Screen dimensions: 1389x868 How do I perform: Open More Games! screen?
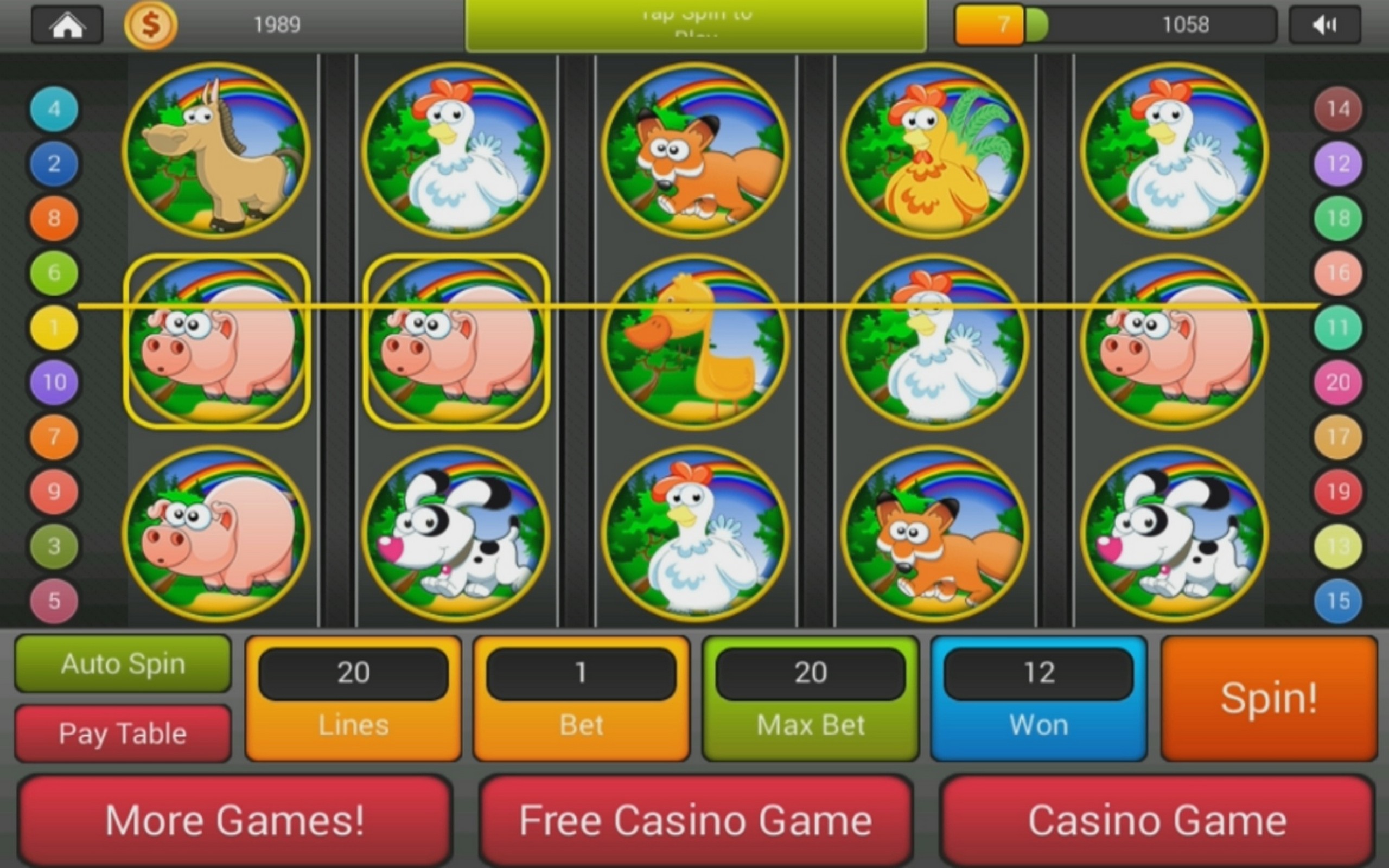click(235, 820)
